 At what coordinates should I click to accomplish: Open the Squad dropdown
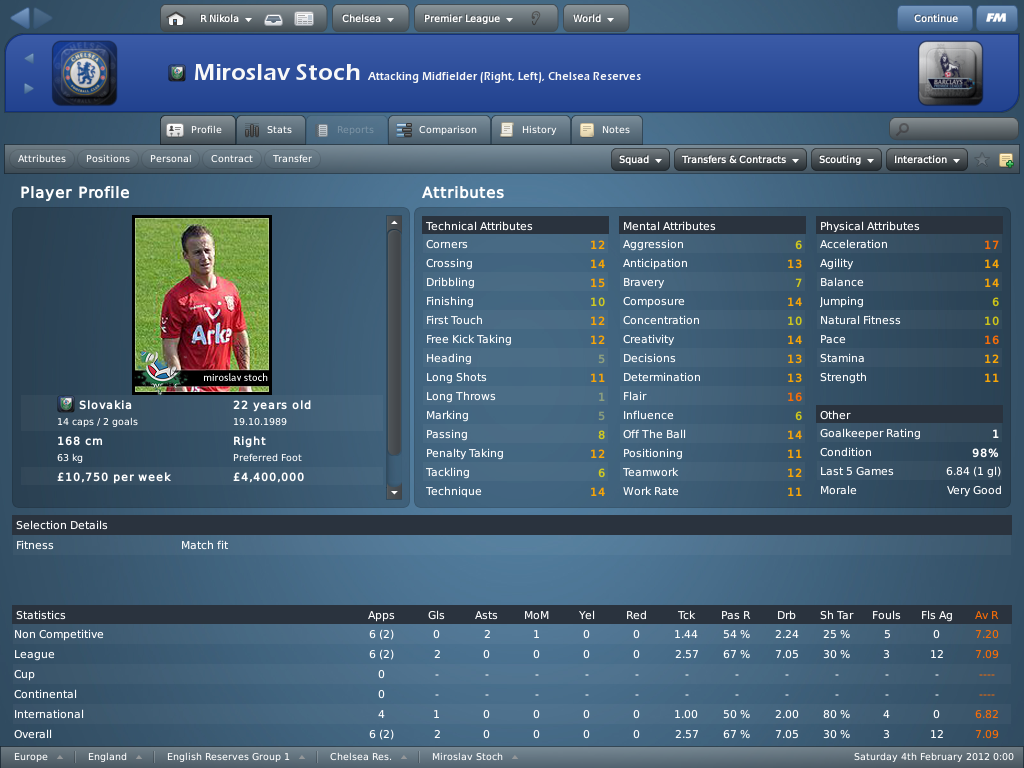[640, 160]
